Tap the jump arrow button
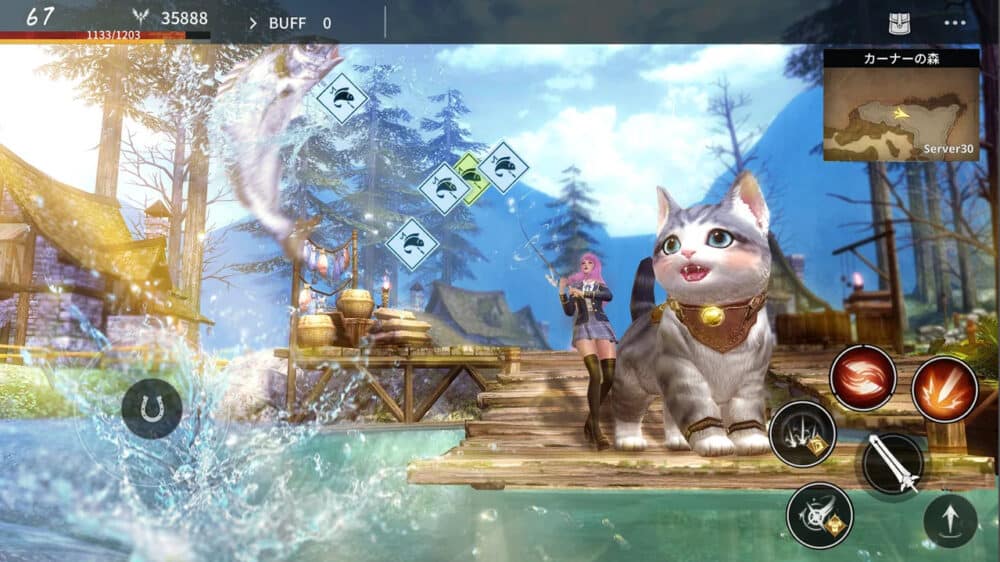 (950, 521)
